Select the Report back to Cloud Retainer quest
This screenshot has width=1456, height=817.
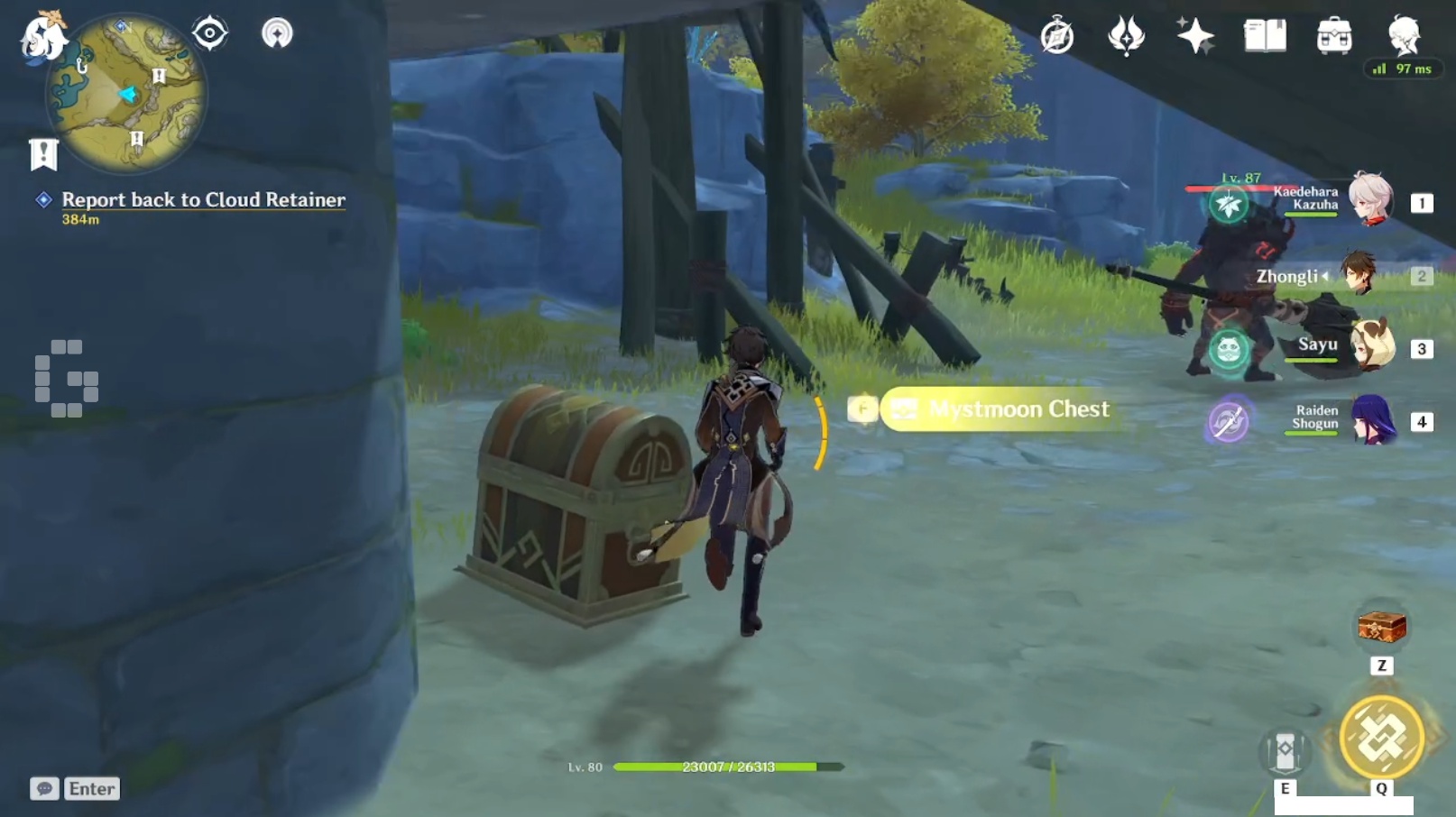tap(203, 200)
